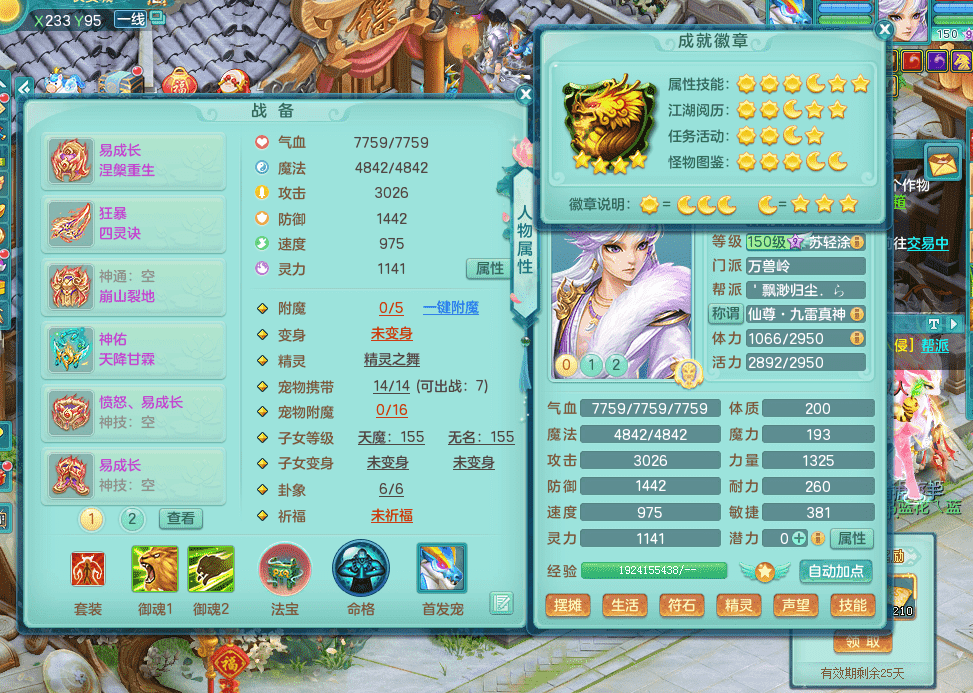The width and height of the screenshot is (973, 693).
Task: Open the 生活 button
Action: pyautogui.click(x=624, y=605)
